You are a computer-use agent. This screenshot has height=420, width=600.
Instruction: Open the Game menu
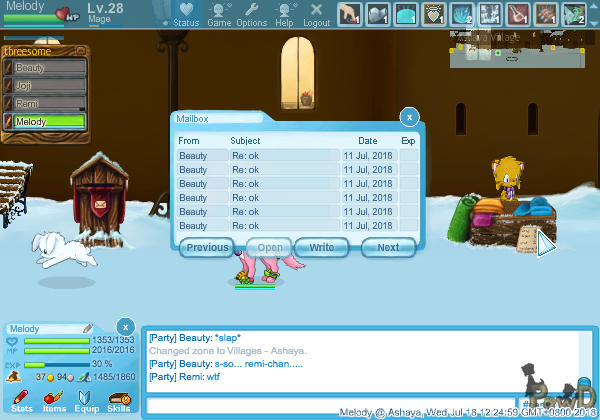[x=219, y=14]
